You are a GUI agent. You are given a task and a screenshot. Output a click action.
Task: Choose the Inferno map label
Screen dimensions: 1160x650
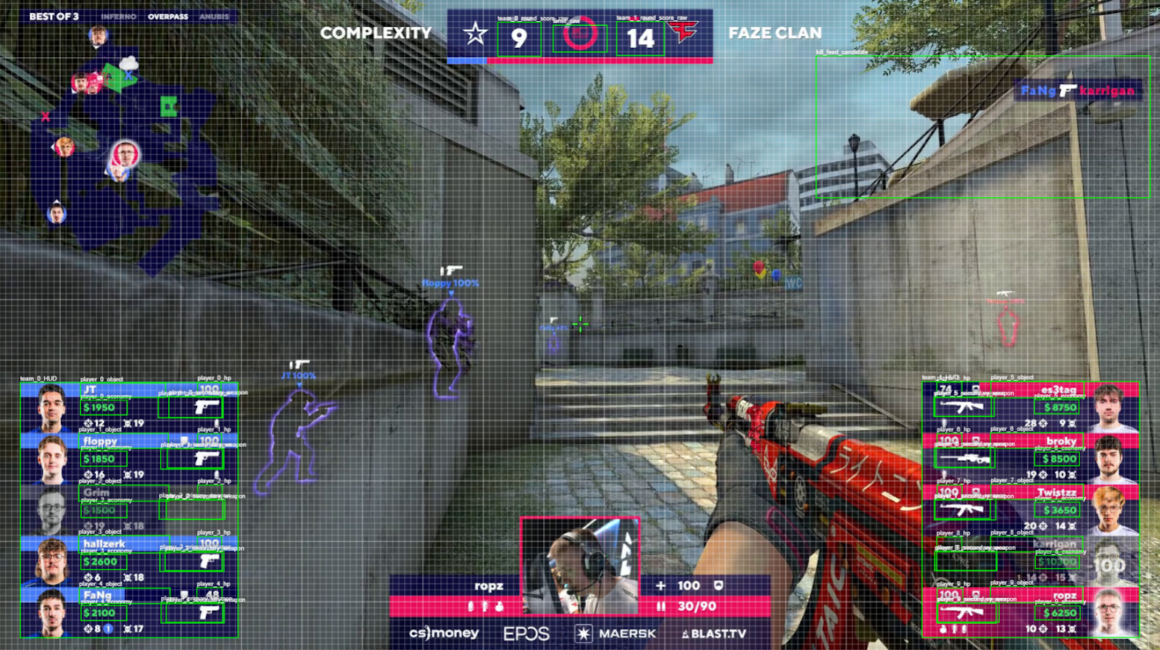pyautogui.click(x=119, y=17)
